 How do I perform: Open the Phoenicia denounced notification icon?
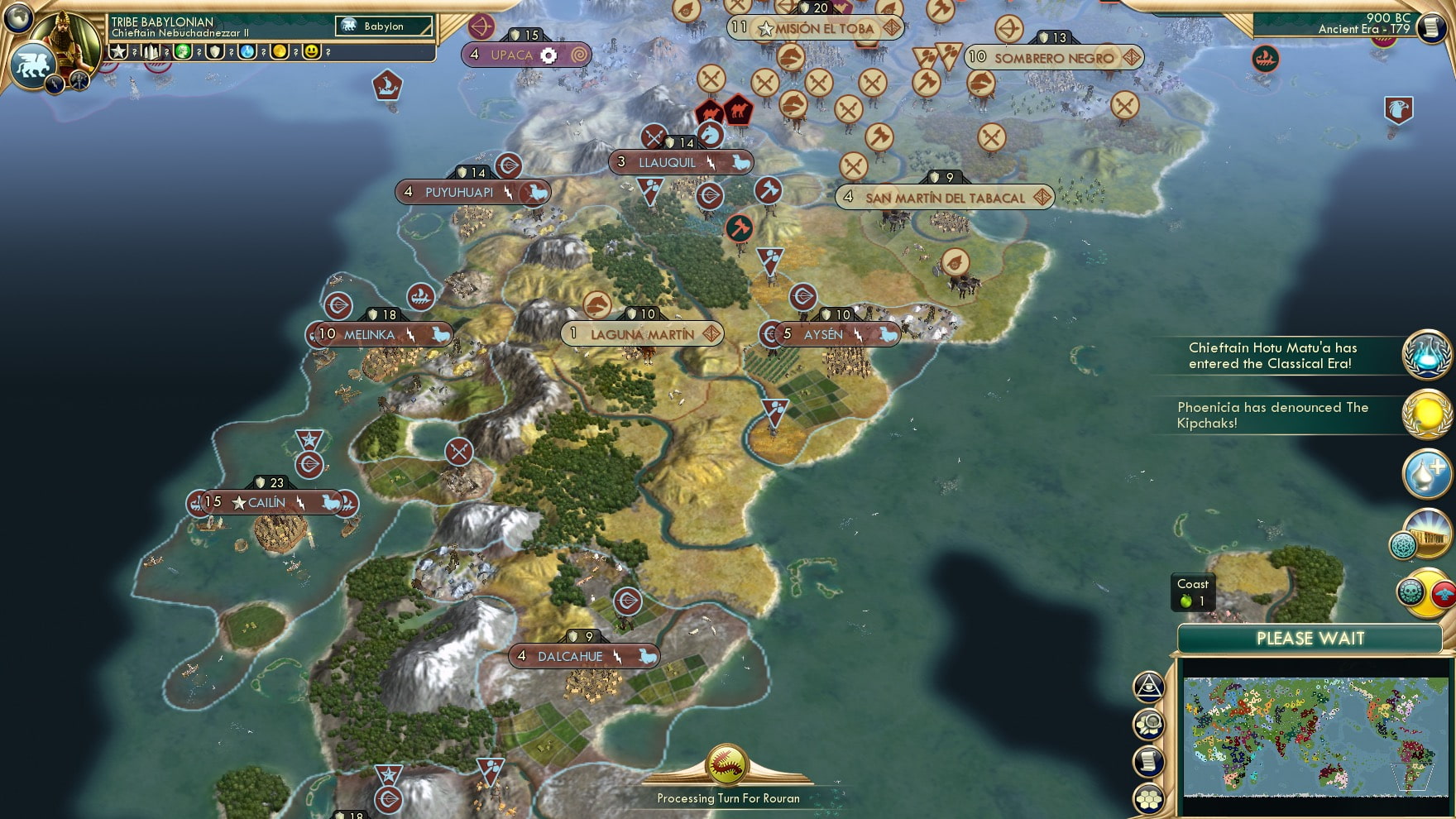pyautogui.click(x=1426, y=413)
